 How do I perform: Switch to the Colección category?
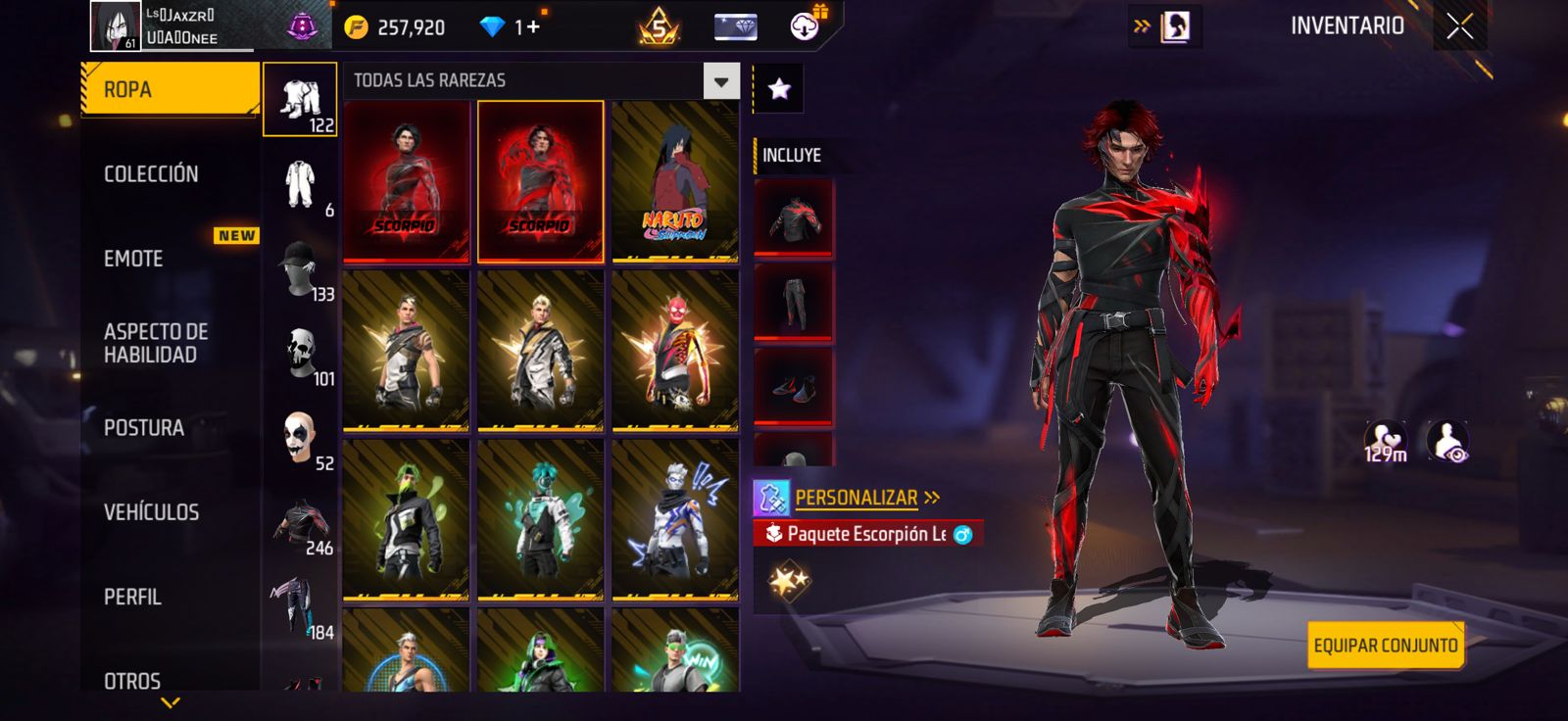(x=152, y=174)
